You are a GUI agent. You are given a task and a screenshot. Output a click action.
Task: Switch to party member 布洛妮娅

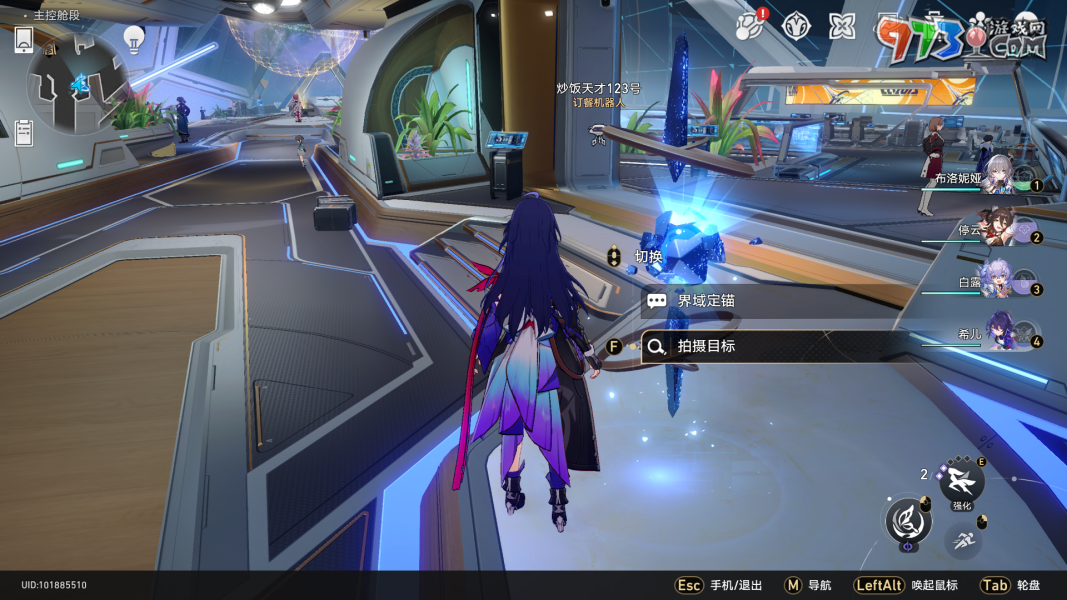[1000, 180]
